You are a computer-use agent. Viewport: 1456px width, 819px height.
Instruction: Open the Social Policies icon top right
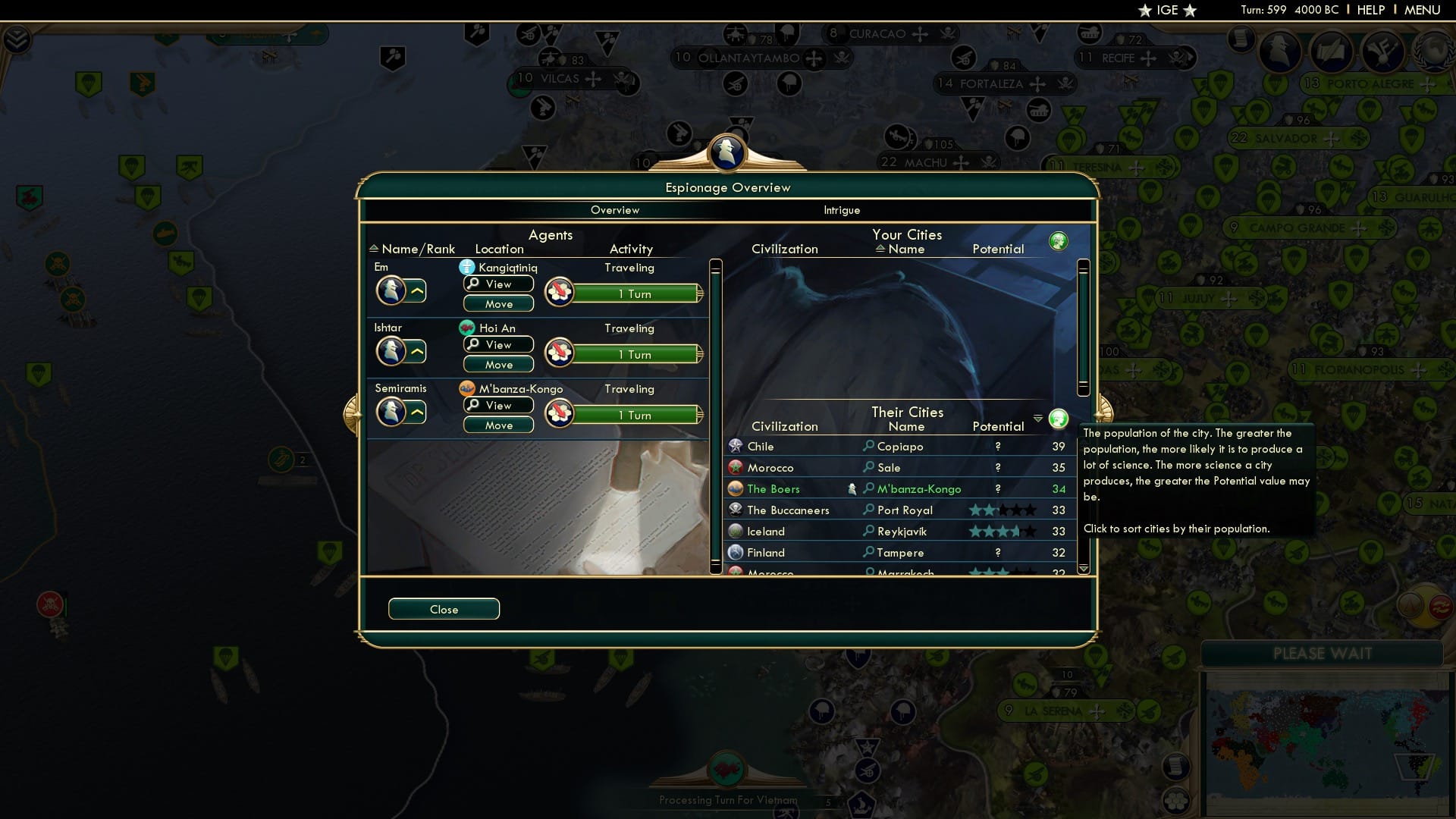click(x=1332, y=52)
